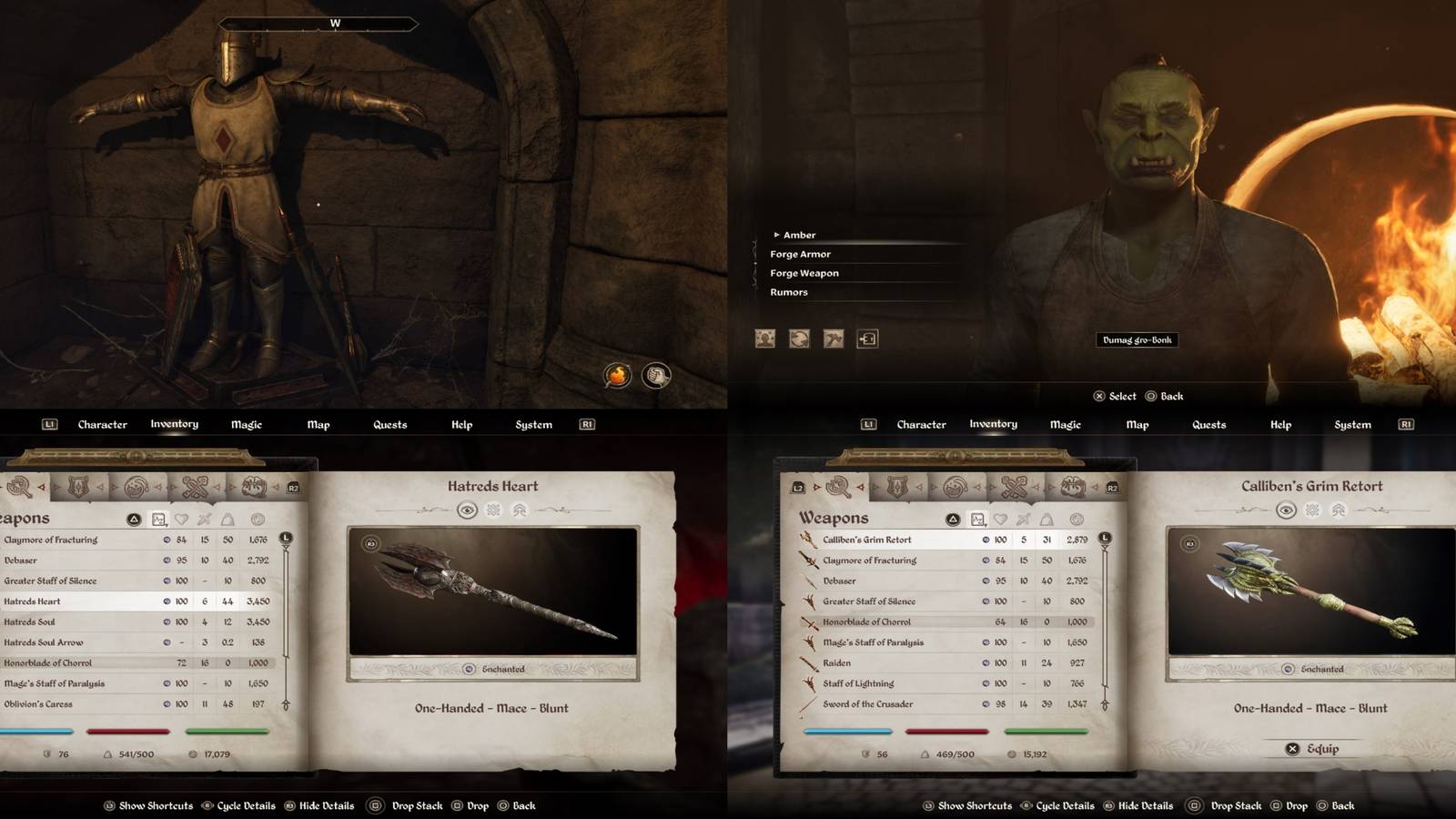Open the Ingredients category icon

click(x=253, y=486)
